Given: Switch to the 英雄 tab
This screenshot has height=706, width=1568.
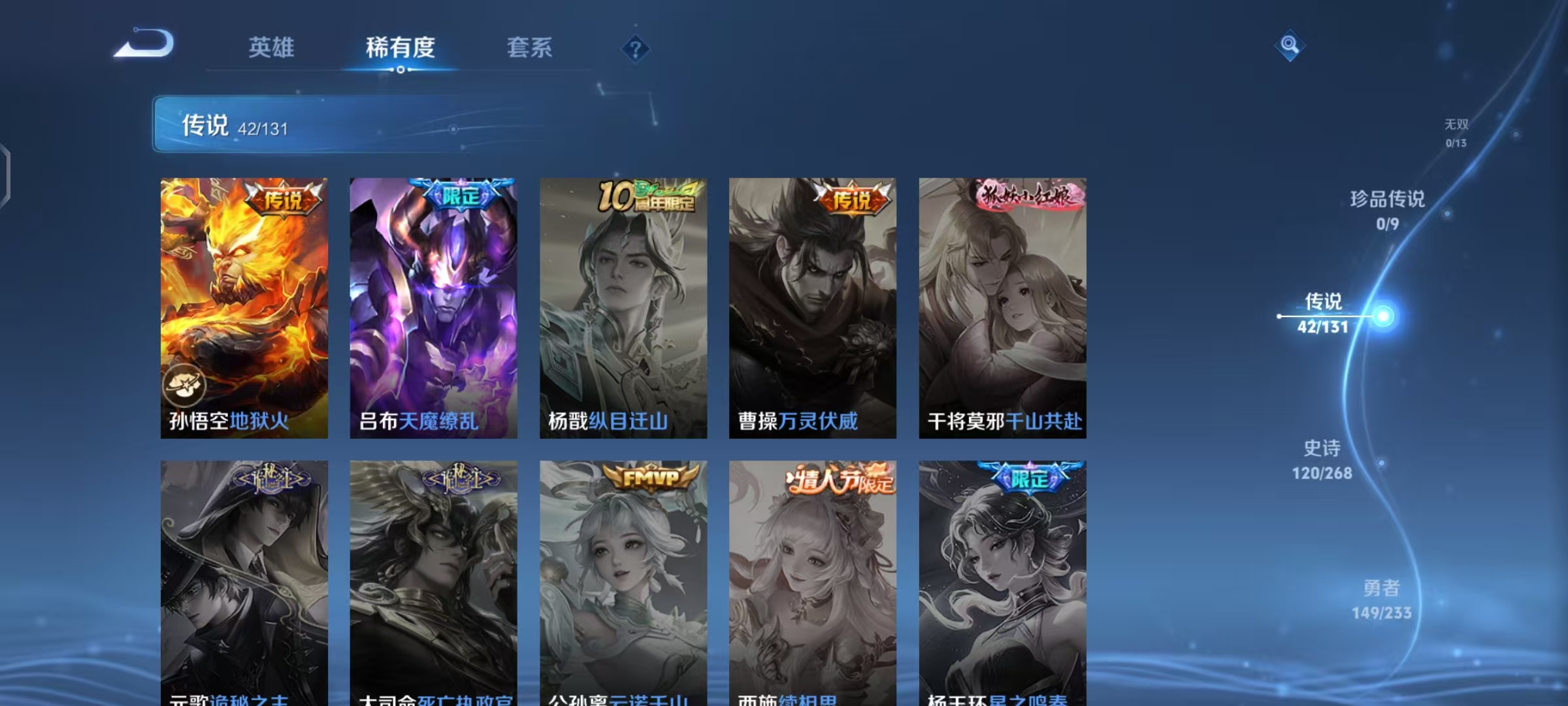Looking at the screenshot, I should (270, 48).
